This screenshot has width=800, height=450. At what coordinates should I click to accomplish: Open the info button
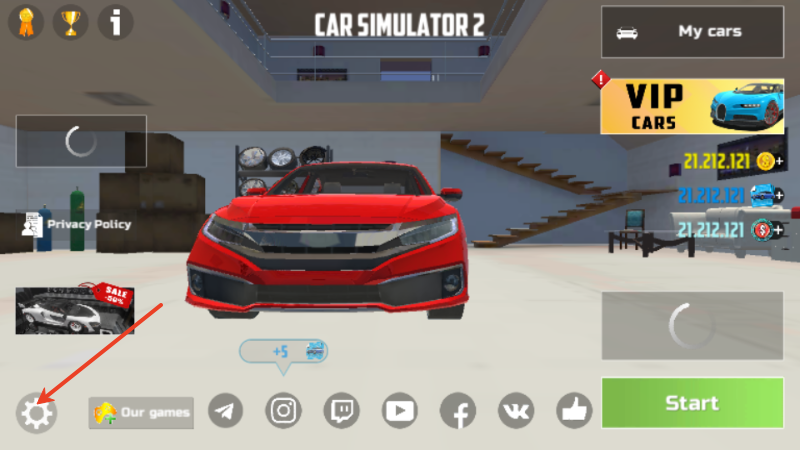(x=116, y=22)
